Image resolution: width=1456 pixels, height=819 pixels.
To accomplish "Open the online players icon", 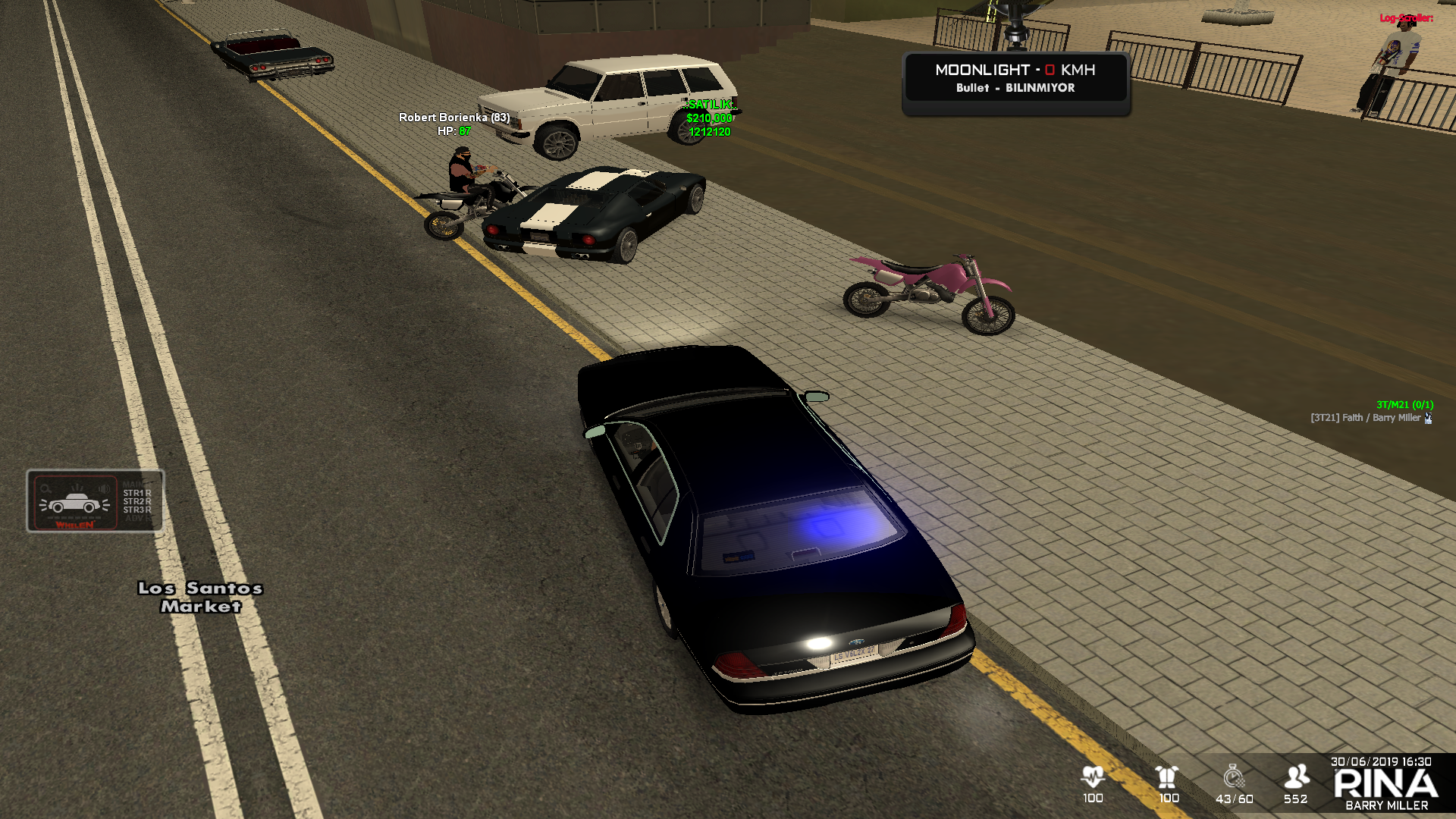I will point(1296,777).
